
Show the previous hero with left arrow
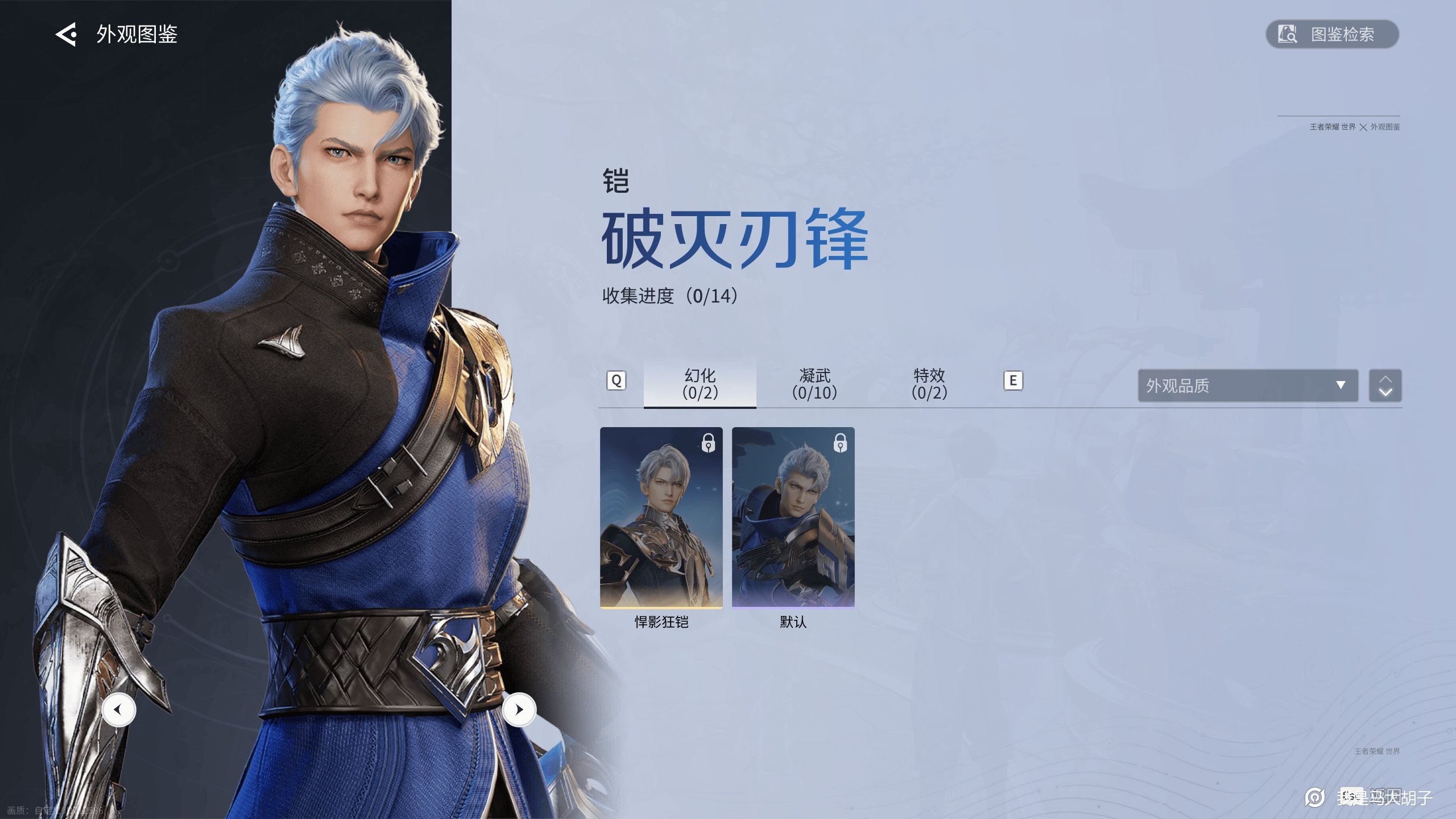coord(118,710)
